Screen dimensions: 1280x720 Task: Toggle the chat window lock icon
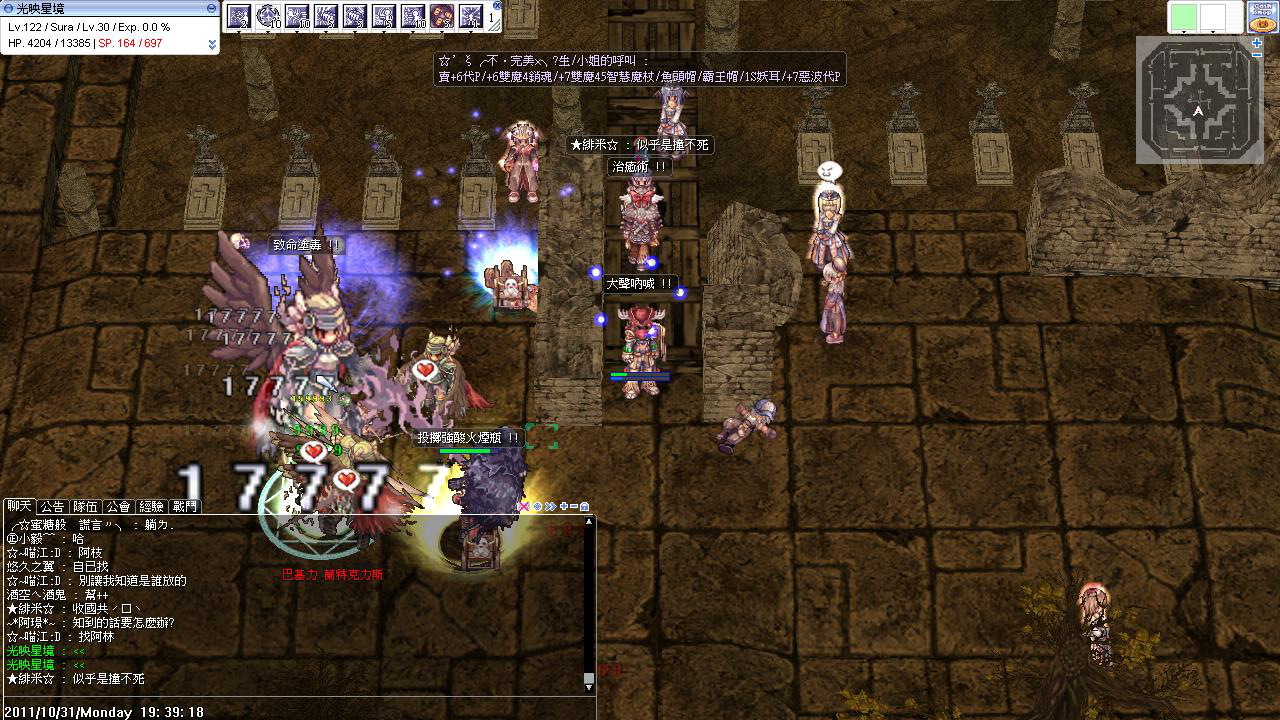tap(585, 507)
